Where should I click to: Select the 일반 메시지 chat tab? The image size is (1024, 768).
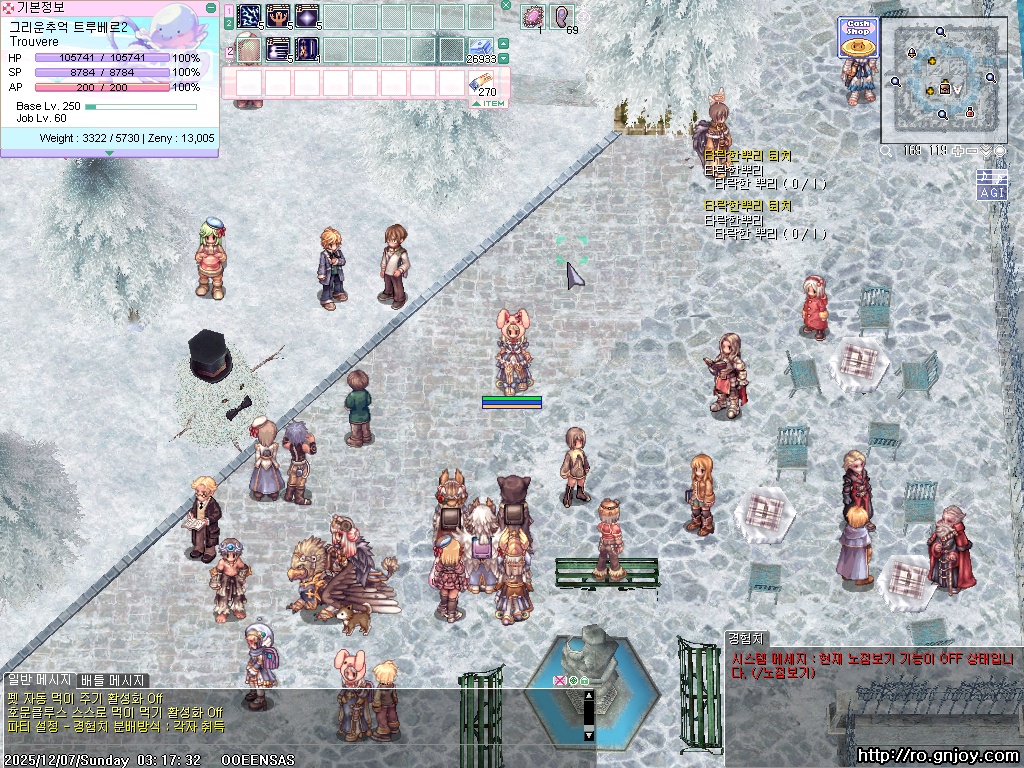pyautogui.click(x=39, y=680)
